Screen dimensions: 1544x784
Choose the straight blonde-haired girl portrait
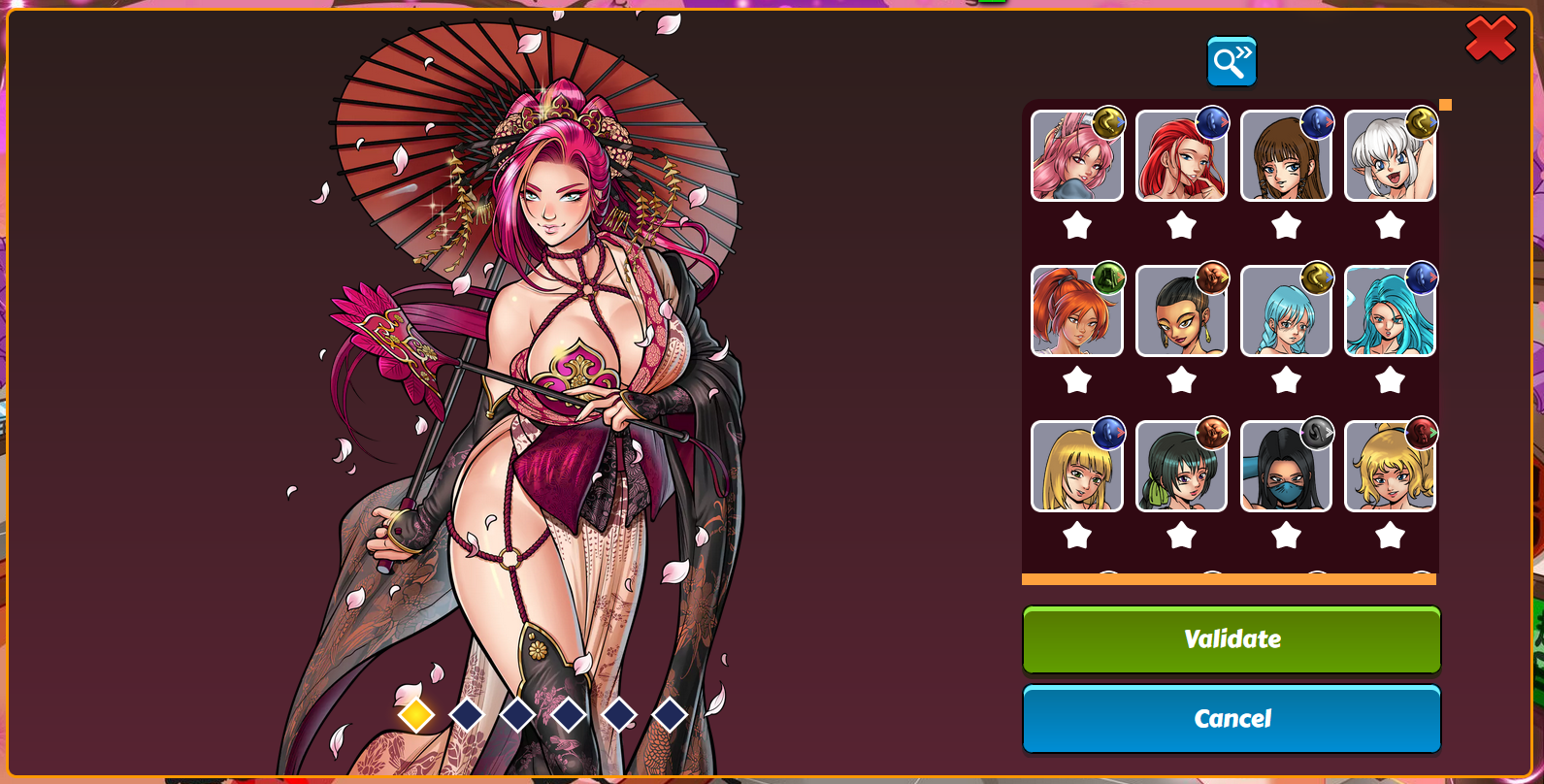(x=1076, y=468)
